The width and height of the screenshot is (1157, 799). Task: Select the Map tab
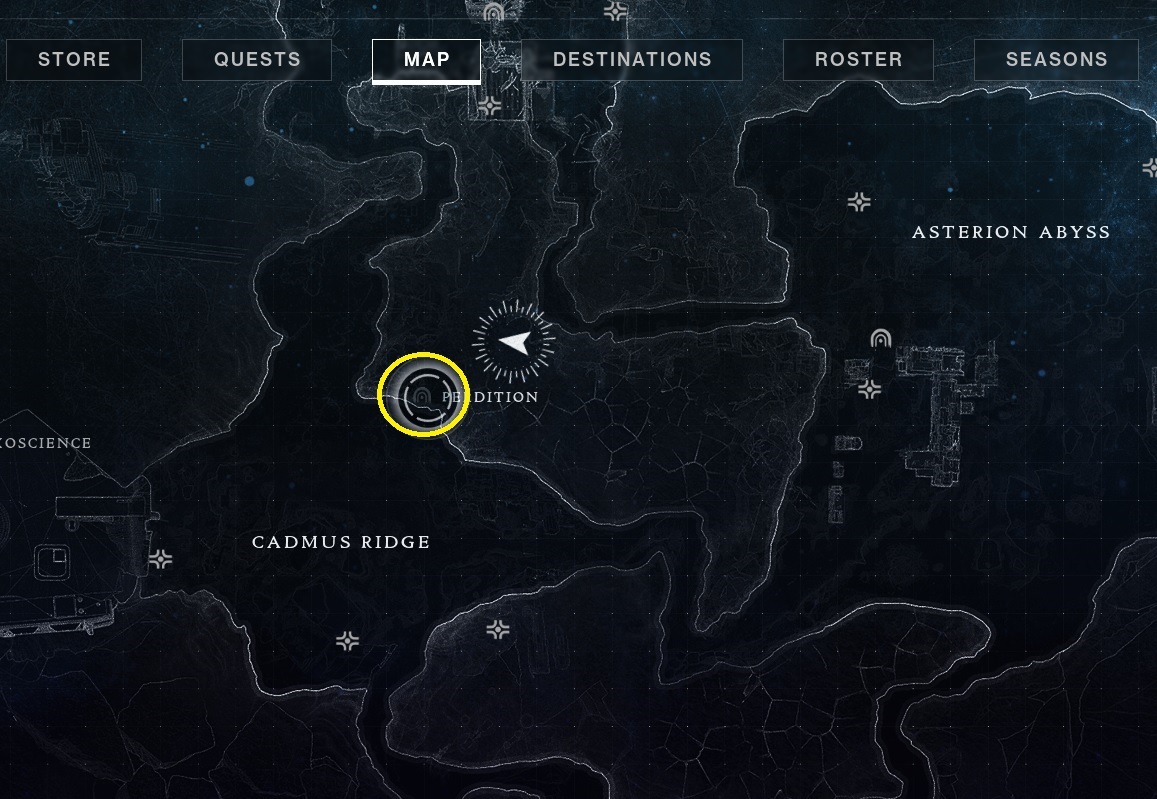coord(426,60)
